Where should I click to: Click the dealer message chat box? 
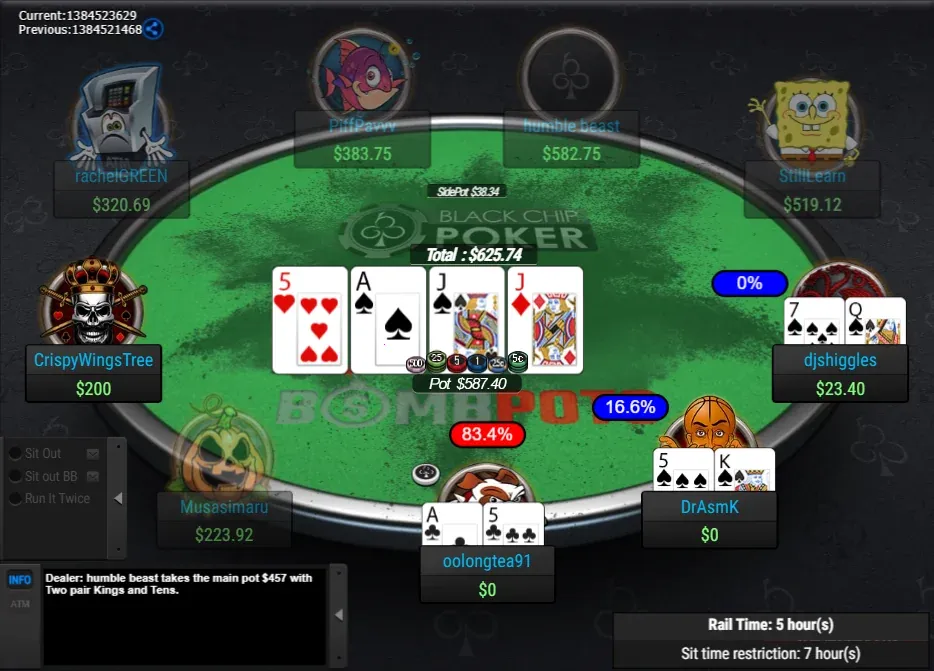pos(184,614)
